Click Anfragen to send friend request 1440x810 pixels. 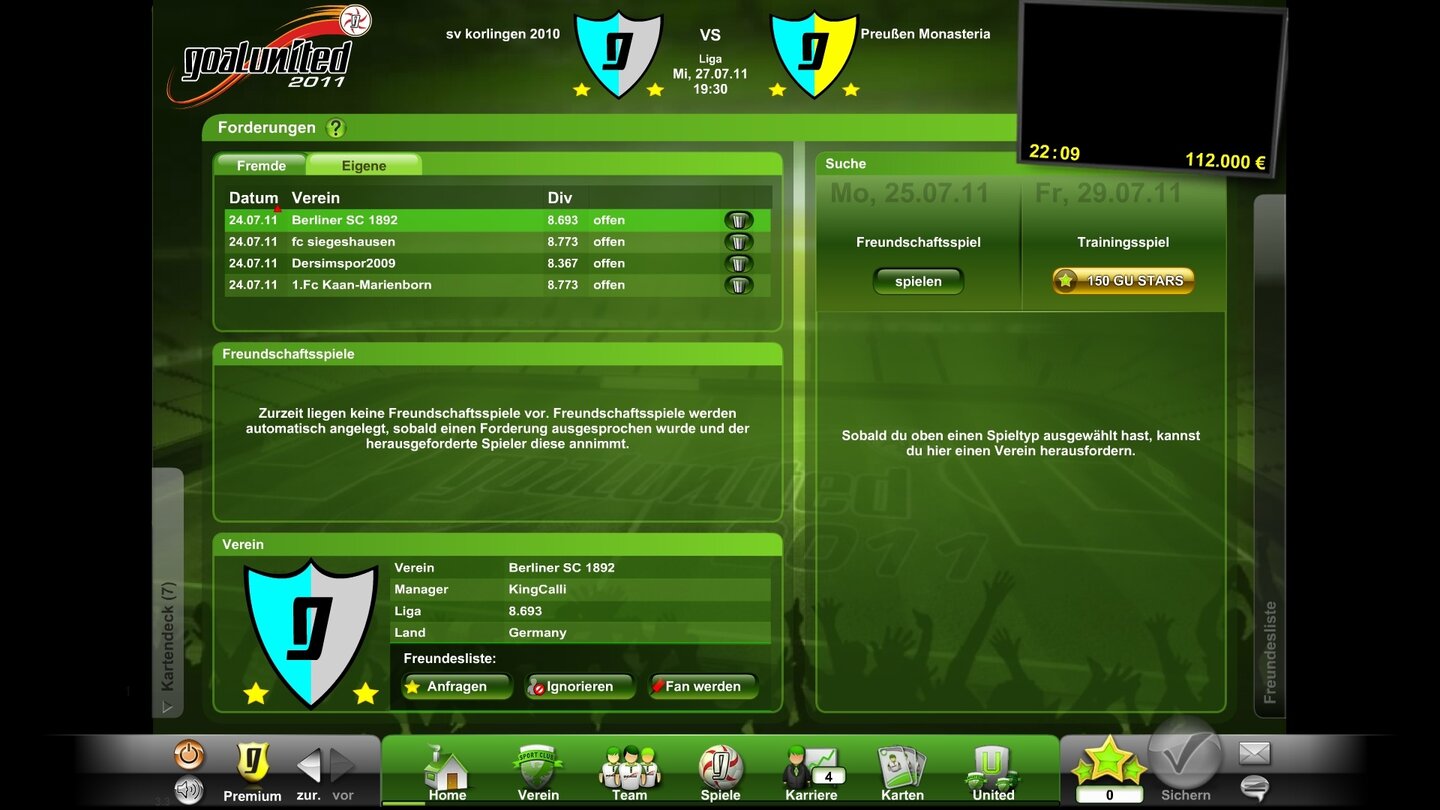[456, 686]
